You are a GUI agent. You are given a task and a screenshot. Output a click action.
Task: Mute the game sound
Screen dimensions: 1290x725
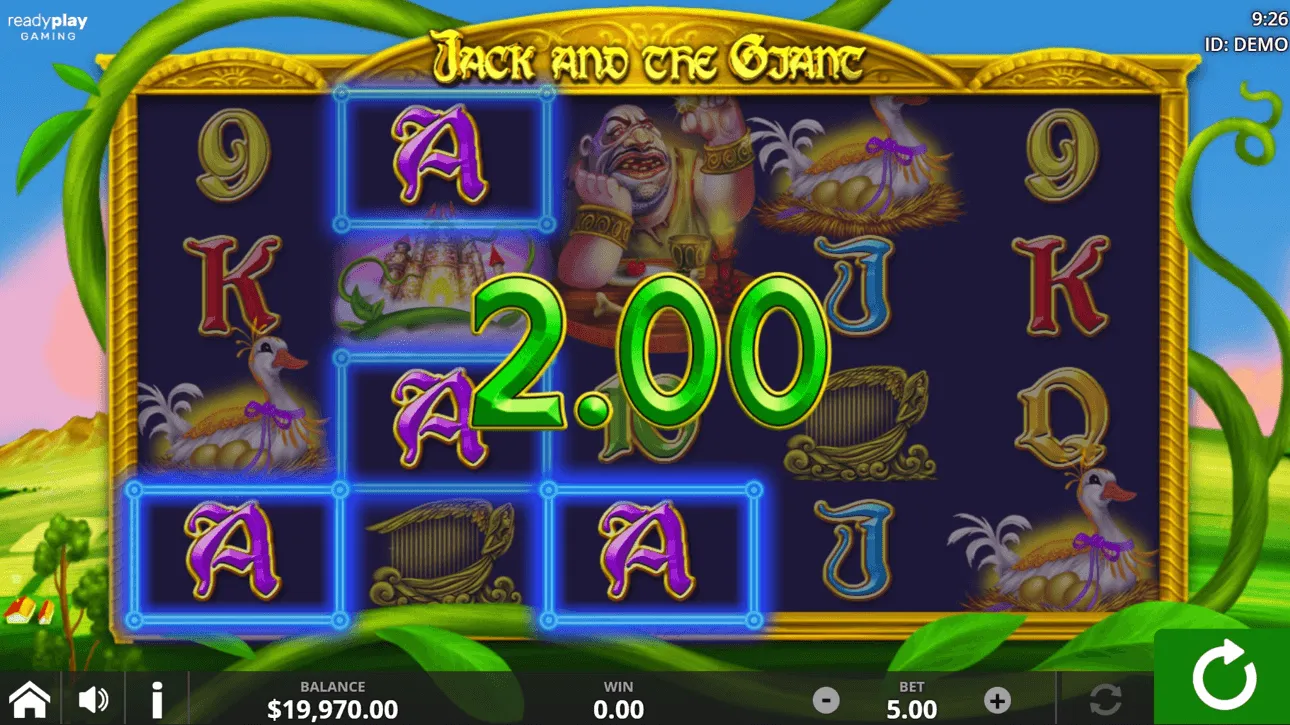[93, 697]
